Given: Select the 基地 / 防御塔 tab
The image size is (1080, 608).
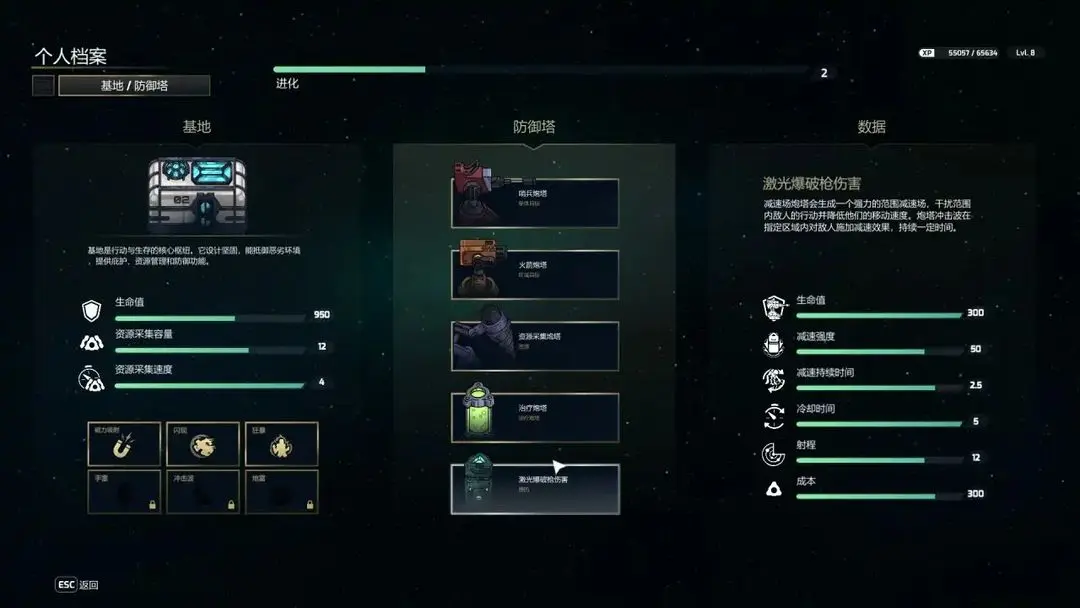Looking at the screenshot, I should pyautogui.click(x=134, y=86).
